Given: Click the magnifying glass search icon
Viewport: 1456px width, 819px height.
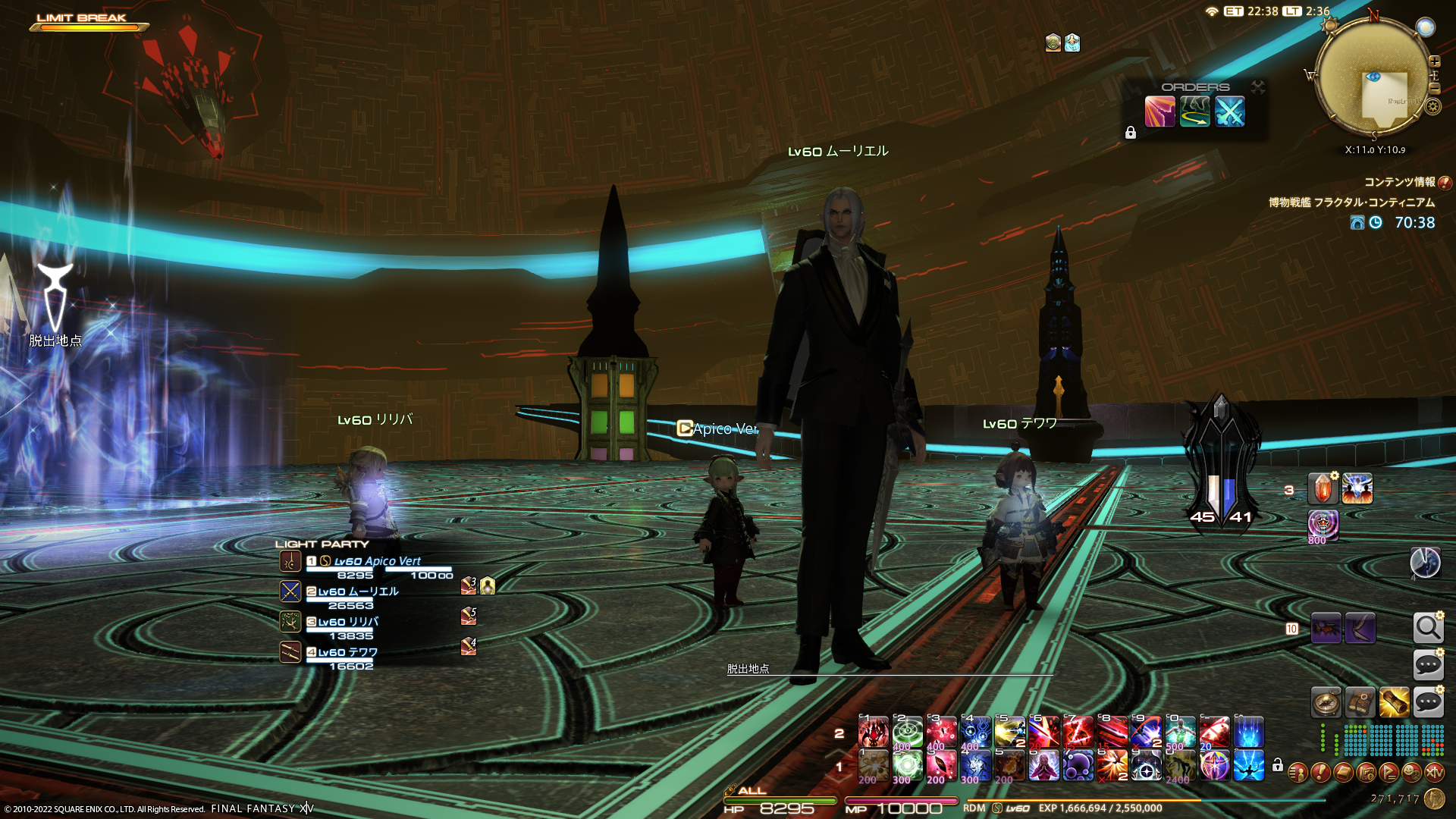Looking at the screenshot, I should (x=1428, y=628).
